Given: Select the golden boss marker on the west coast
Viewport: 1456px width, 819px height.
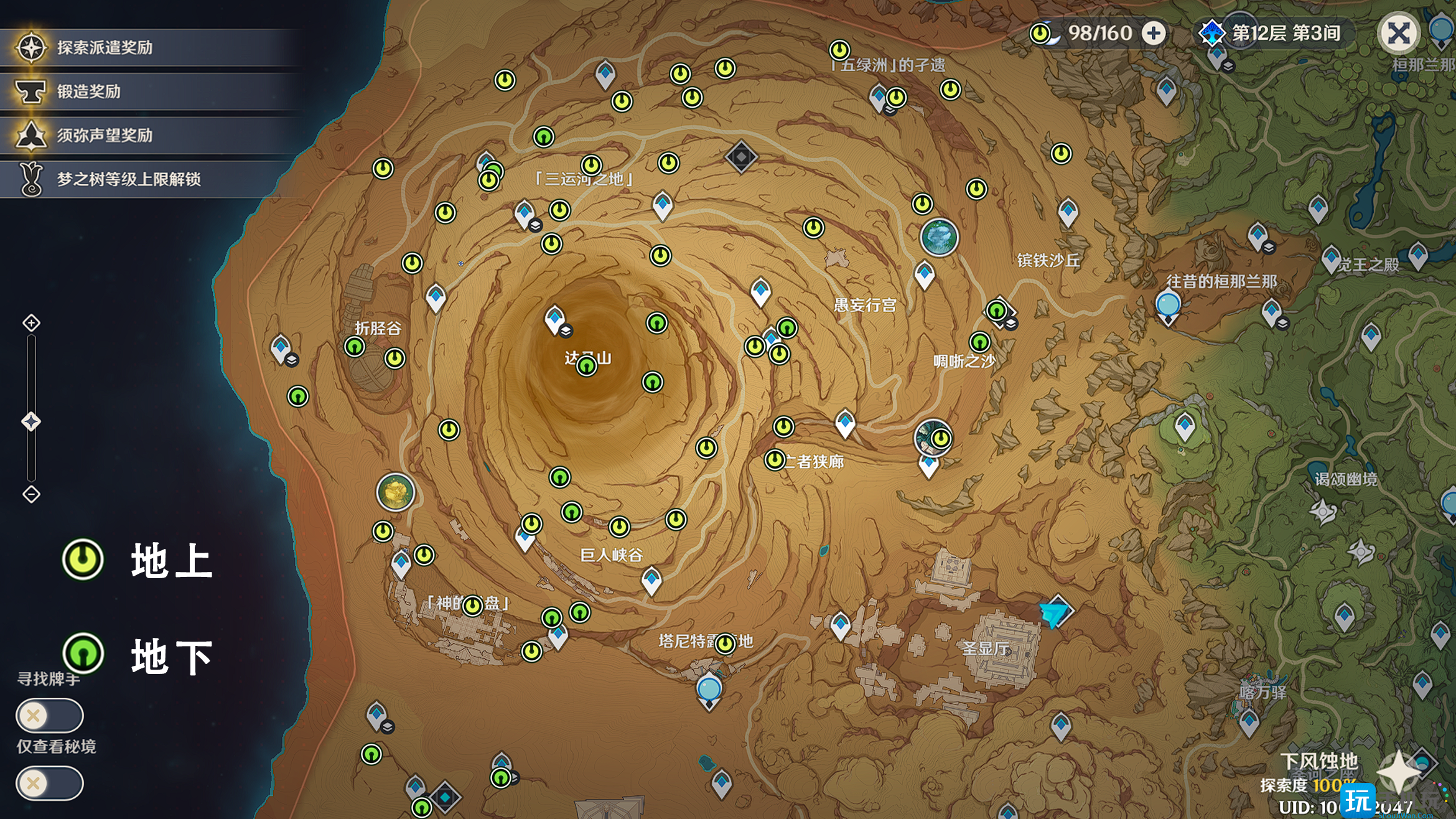Looking at the screenshot, I should [396, 492].
